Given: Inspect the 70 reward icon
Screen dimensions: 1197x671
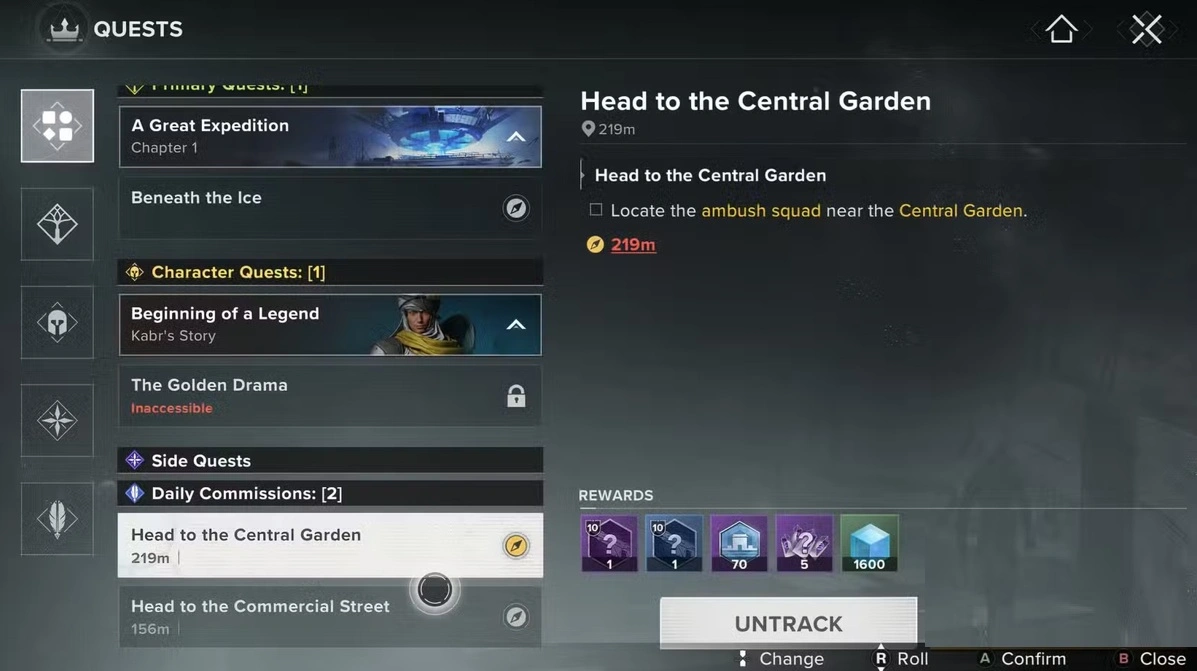Looking at the screenshot, I should tap(739, 543).
